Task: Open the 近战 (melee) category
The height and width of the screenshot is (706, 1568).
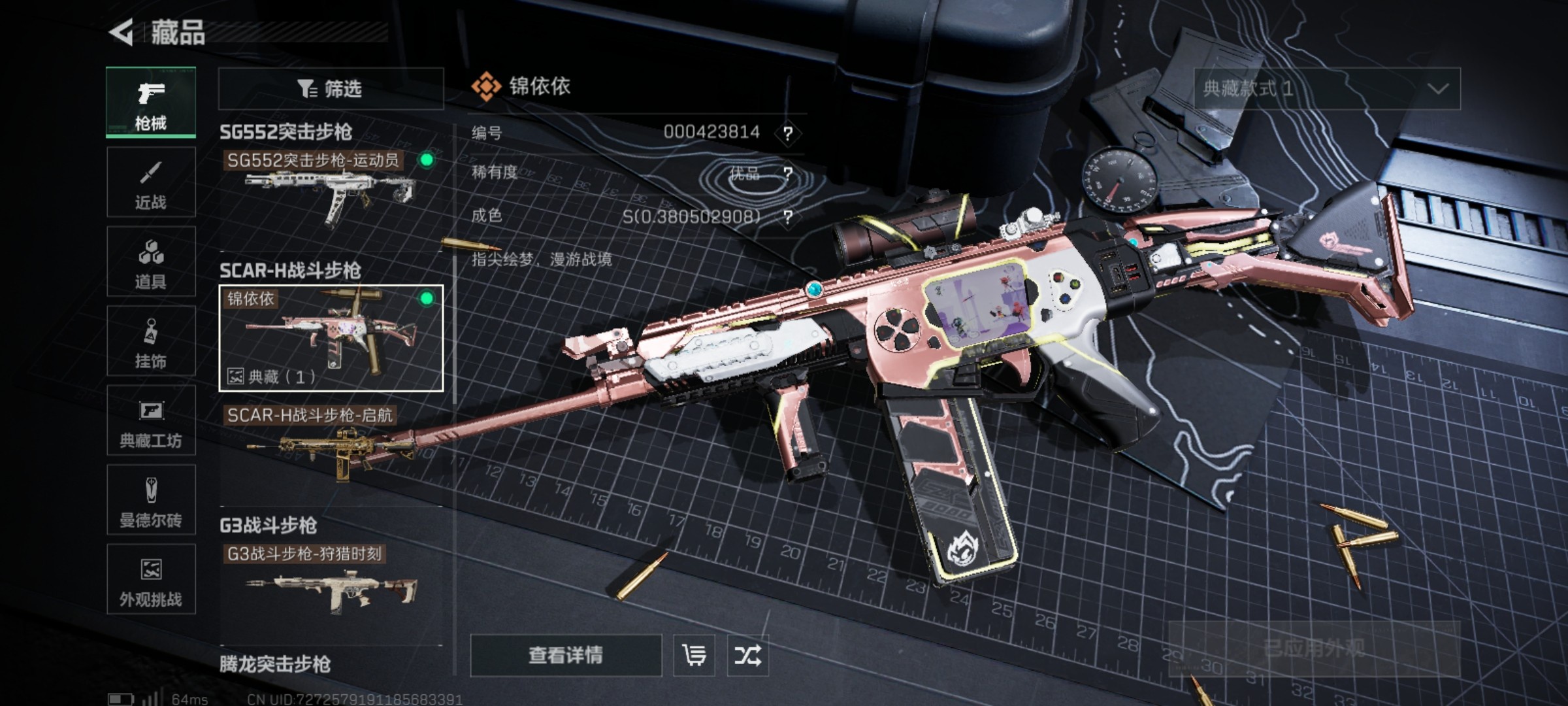Action: pos(150,182)
